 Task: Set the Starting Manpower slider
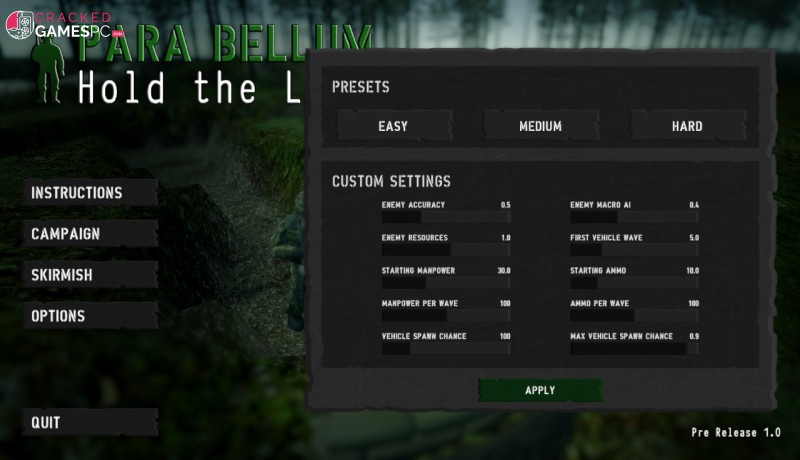(446, 283)
